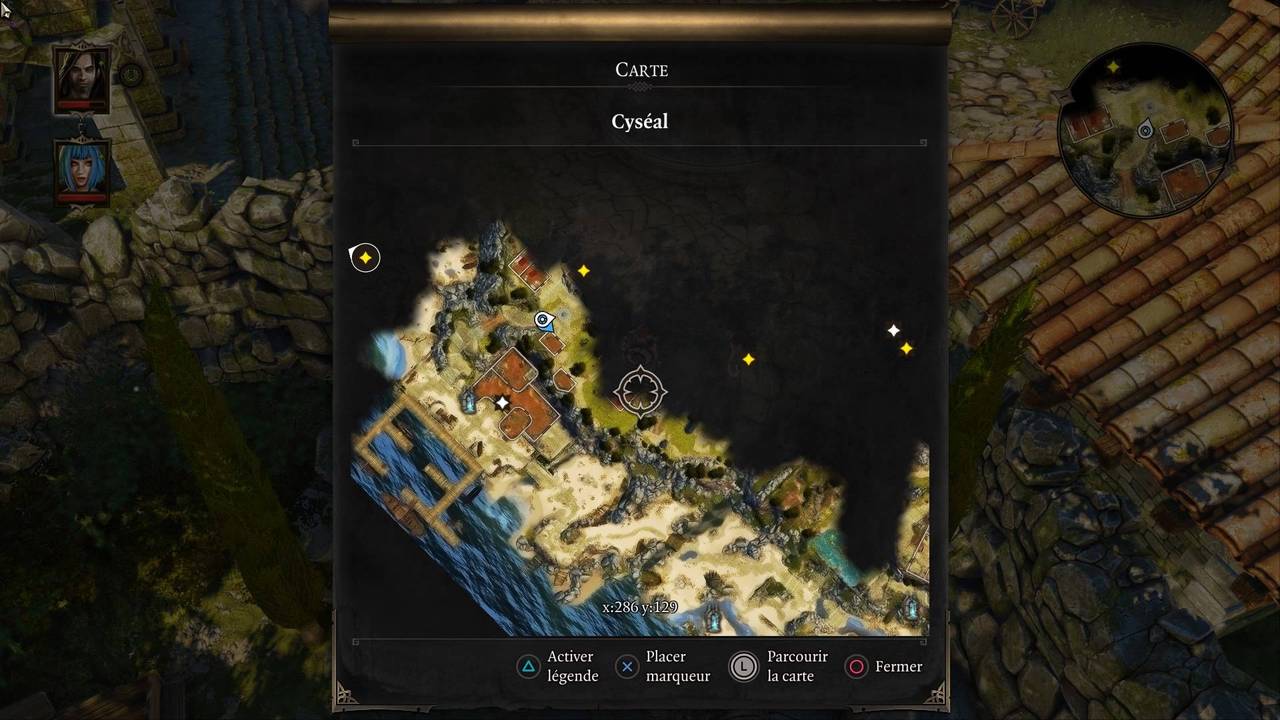The image size is (1280, 720).
Task: Click the circular minimap
Action: coord(1145,130)
